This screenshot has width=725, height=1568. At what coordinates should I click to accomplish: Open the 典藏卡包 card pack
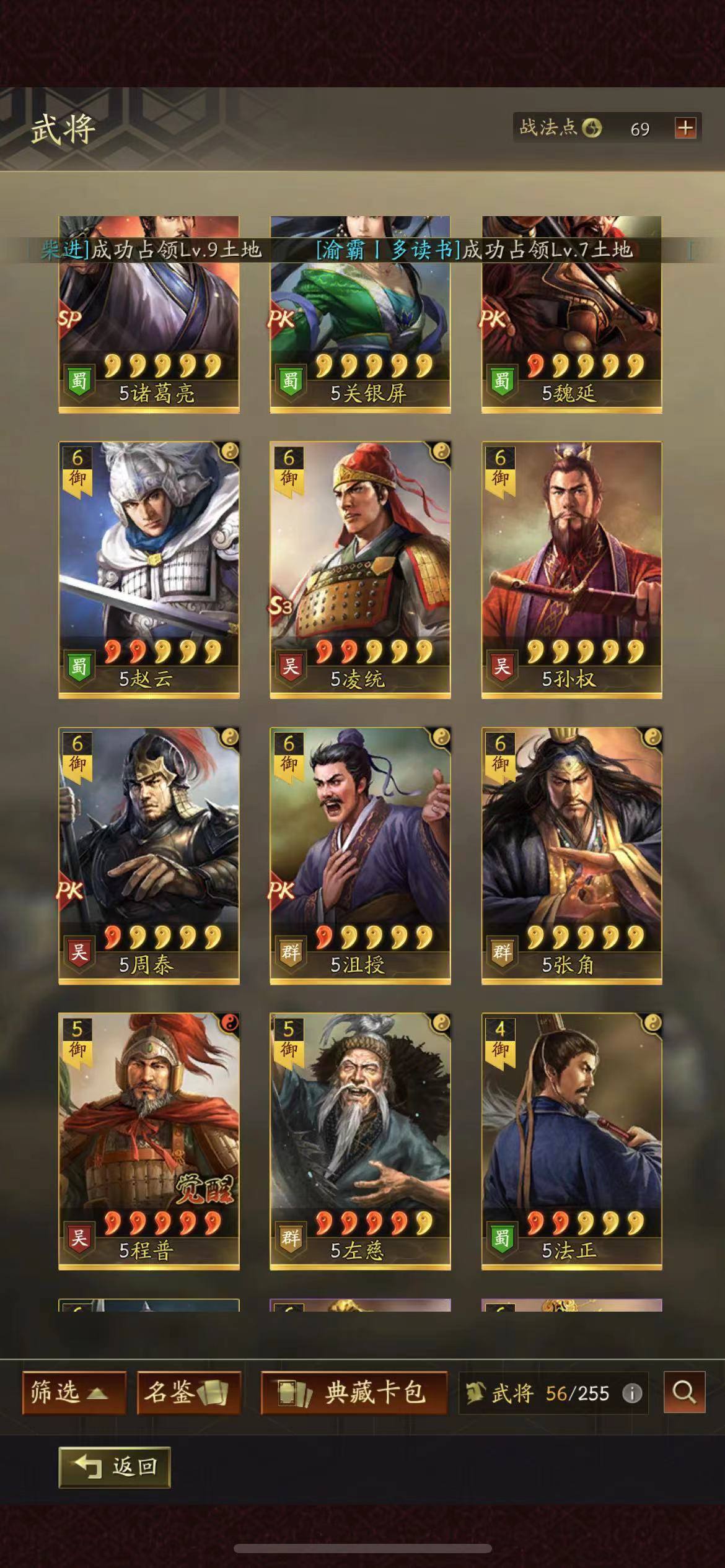[354, 1393]
